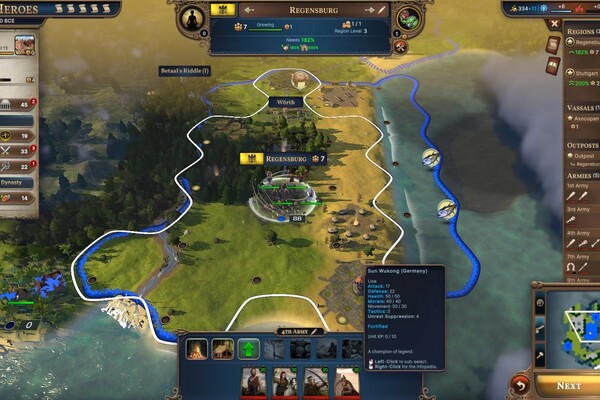600x400 pixels.
Task: Select the first unit card in army
Action: (255, 382)
